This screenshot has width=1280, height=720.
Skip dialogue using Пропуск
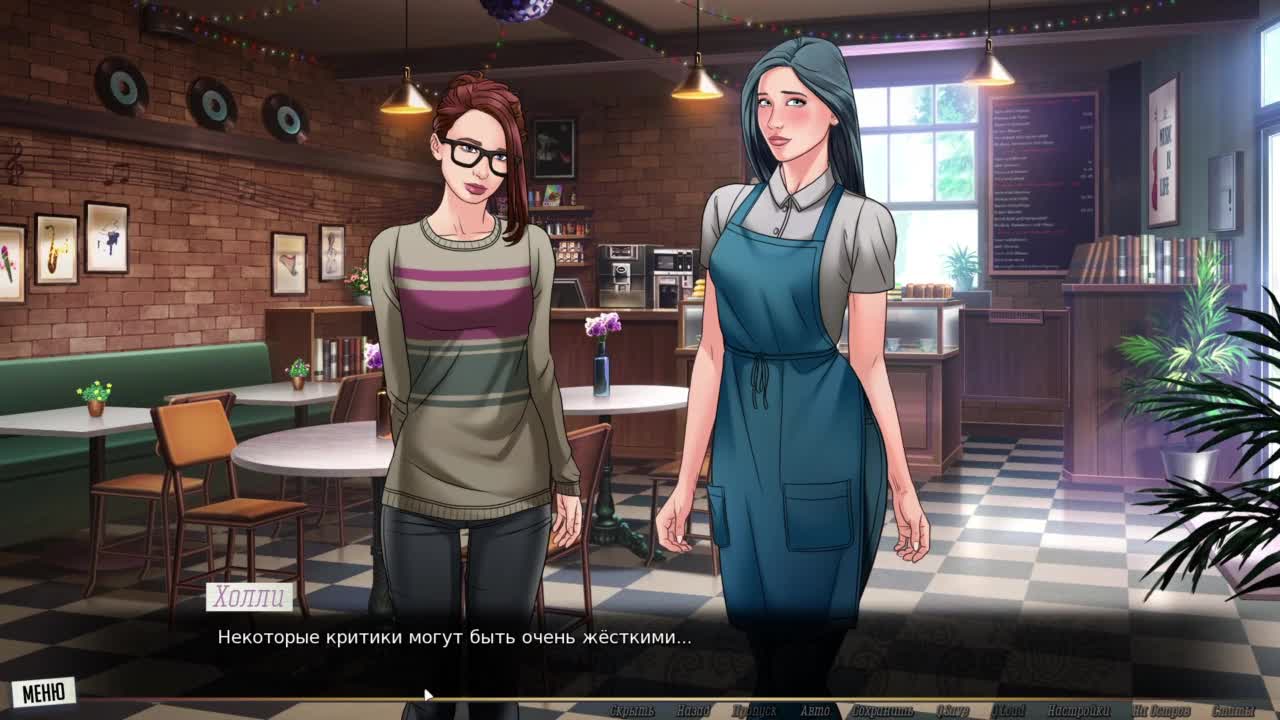click(x=753, y=711)
